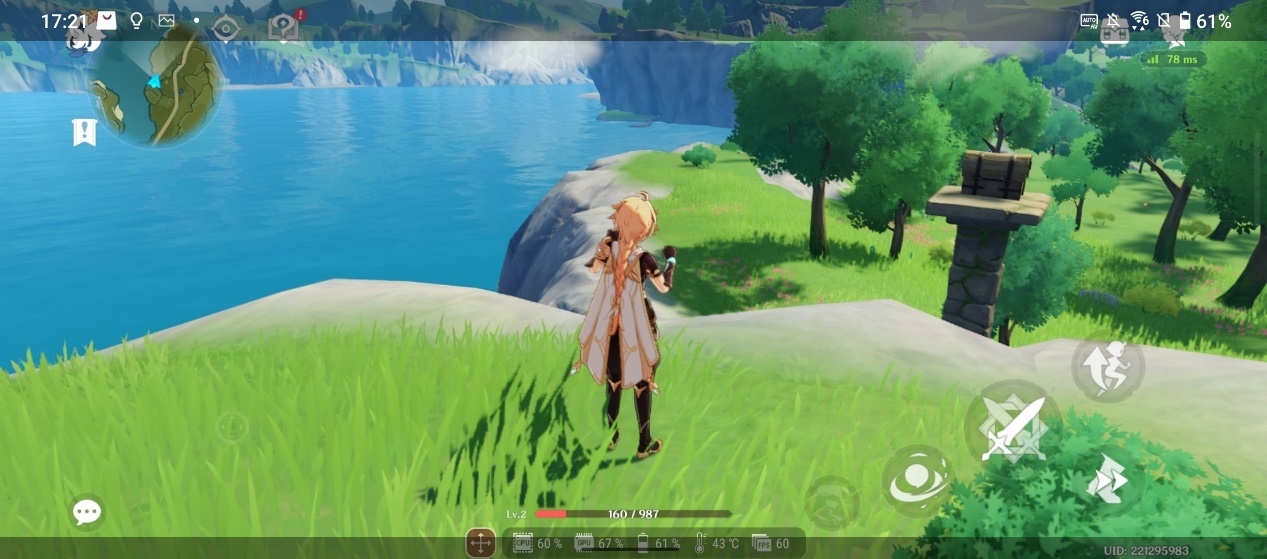Open the tutorial book with red alert
The height and width of the screenshot is (559, 1267).
click(284, 27)
